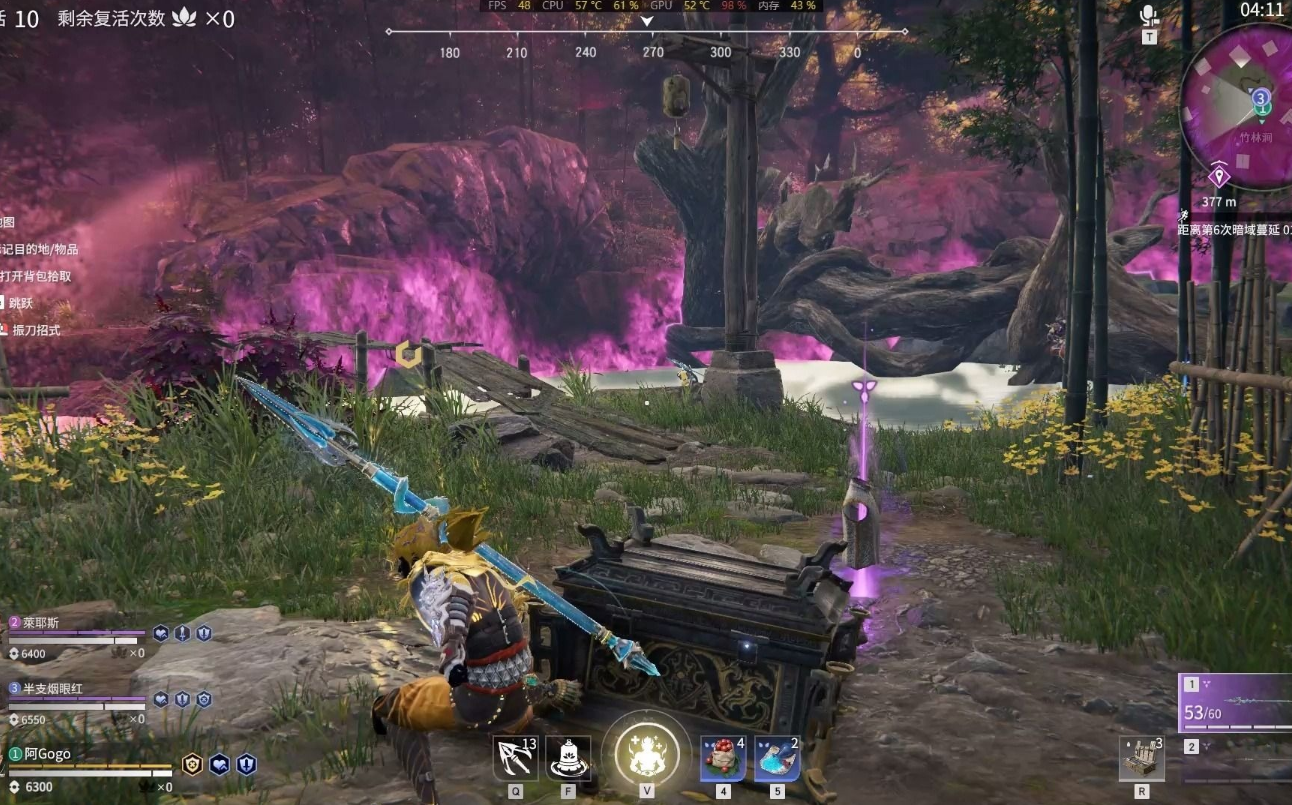Select the repair kit slot

1141,758
